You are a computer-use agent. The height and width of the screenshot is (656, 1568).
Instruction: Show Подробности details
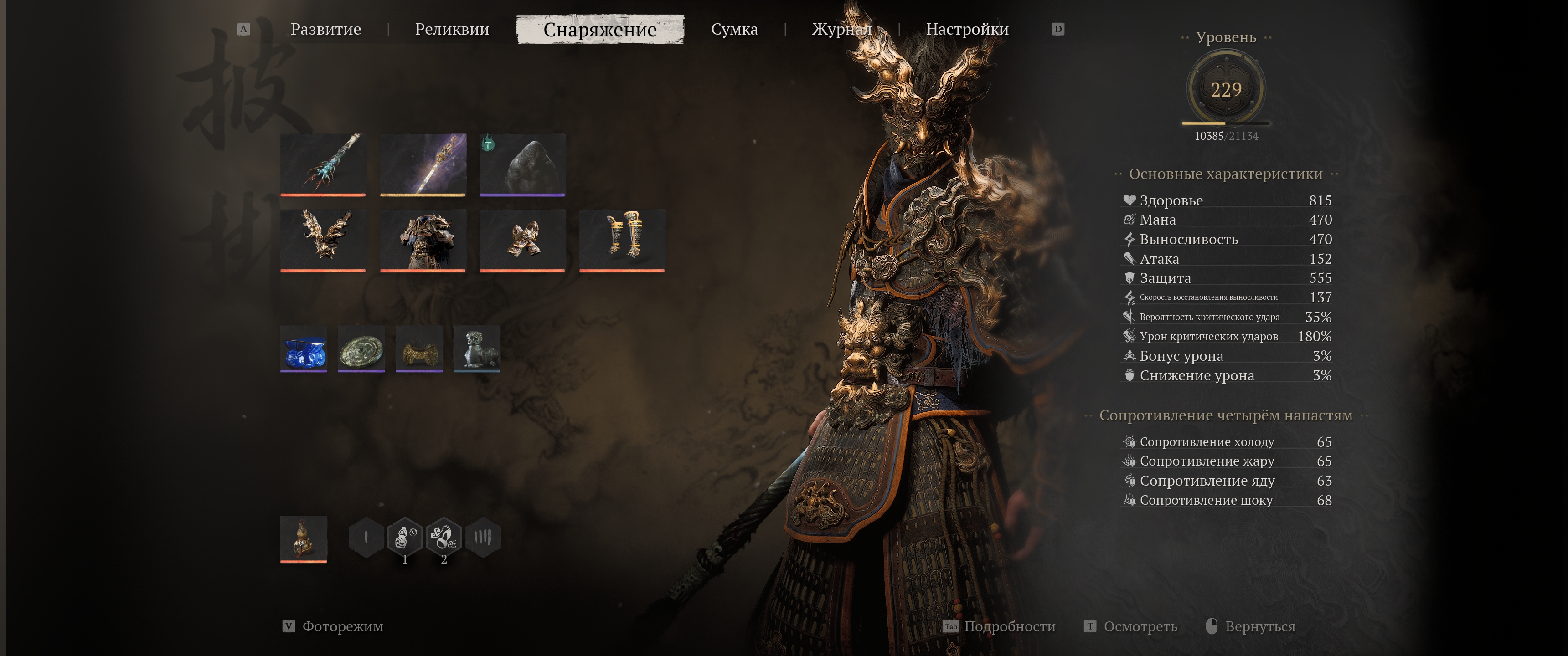pos(1009,626)
